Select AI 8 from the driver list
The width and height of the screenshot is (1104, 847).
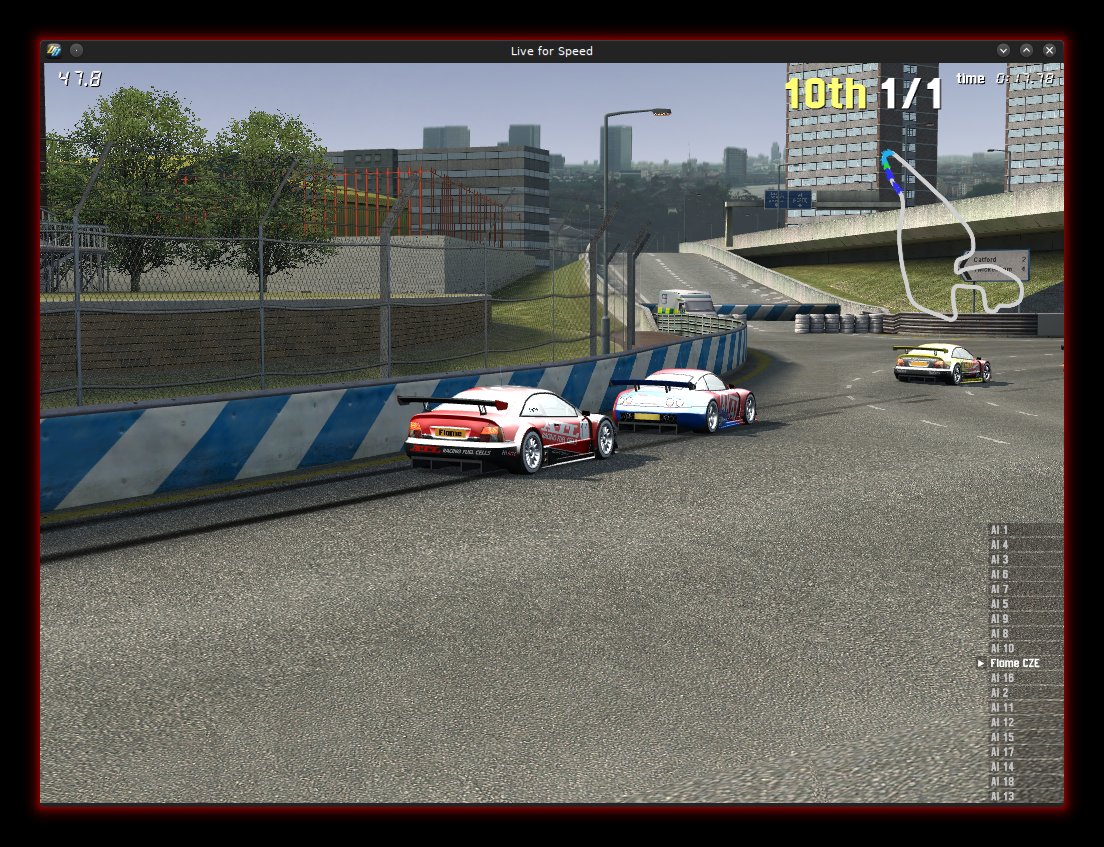click(x=1000, y=634)
